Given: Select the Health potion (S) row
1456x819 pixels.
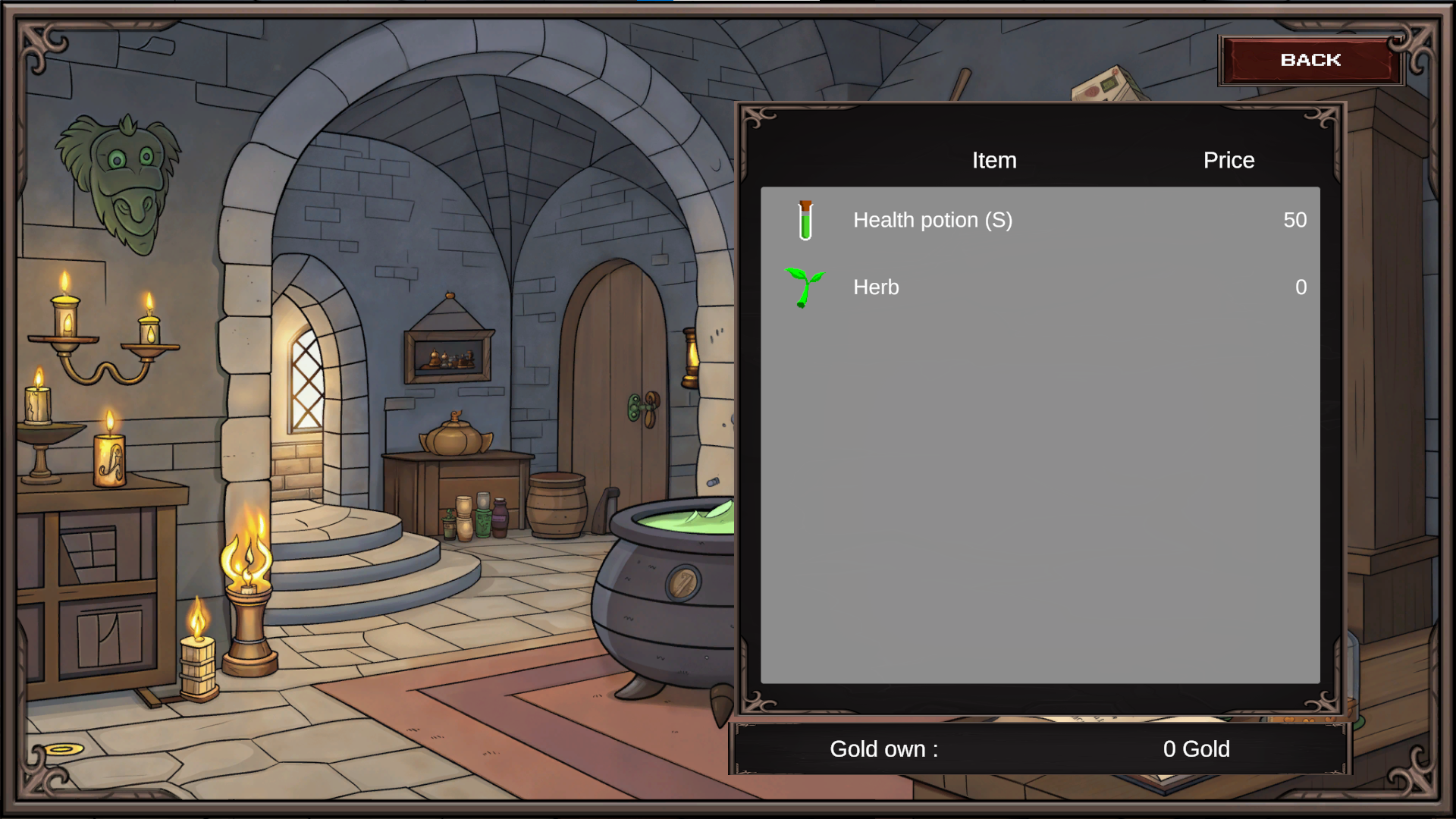Looking at the screenshot, I should coord(1039,220).
